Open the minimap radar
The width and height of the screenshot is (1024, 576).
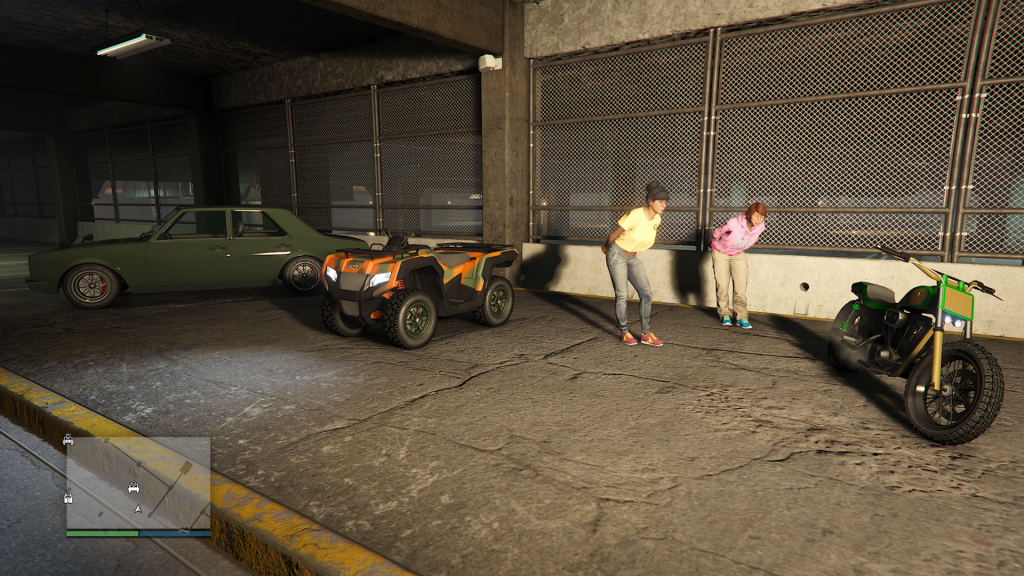click(x=138, y=483)
